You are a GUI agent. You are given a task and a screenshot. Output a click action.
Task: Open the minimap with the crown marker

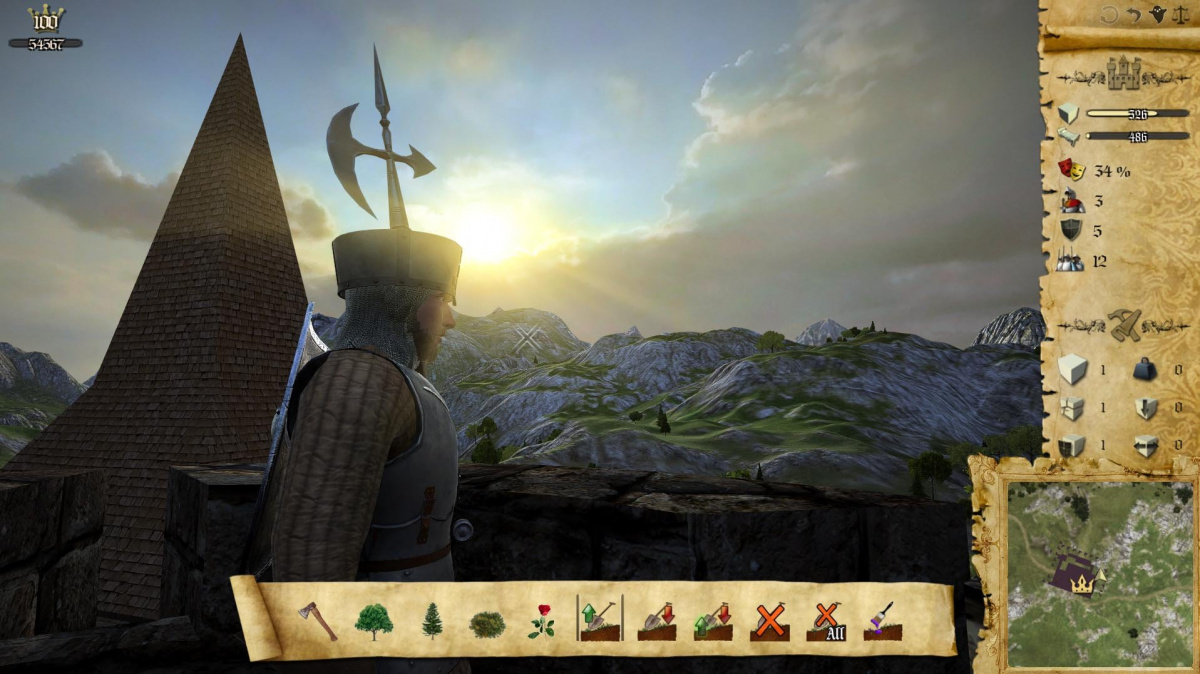pyautogui.click(x=1083, y=575)
